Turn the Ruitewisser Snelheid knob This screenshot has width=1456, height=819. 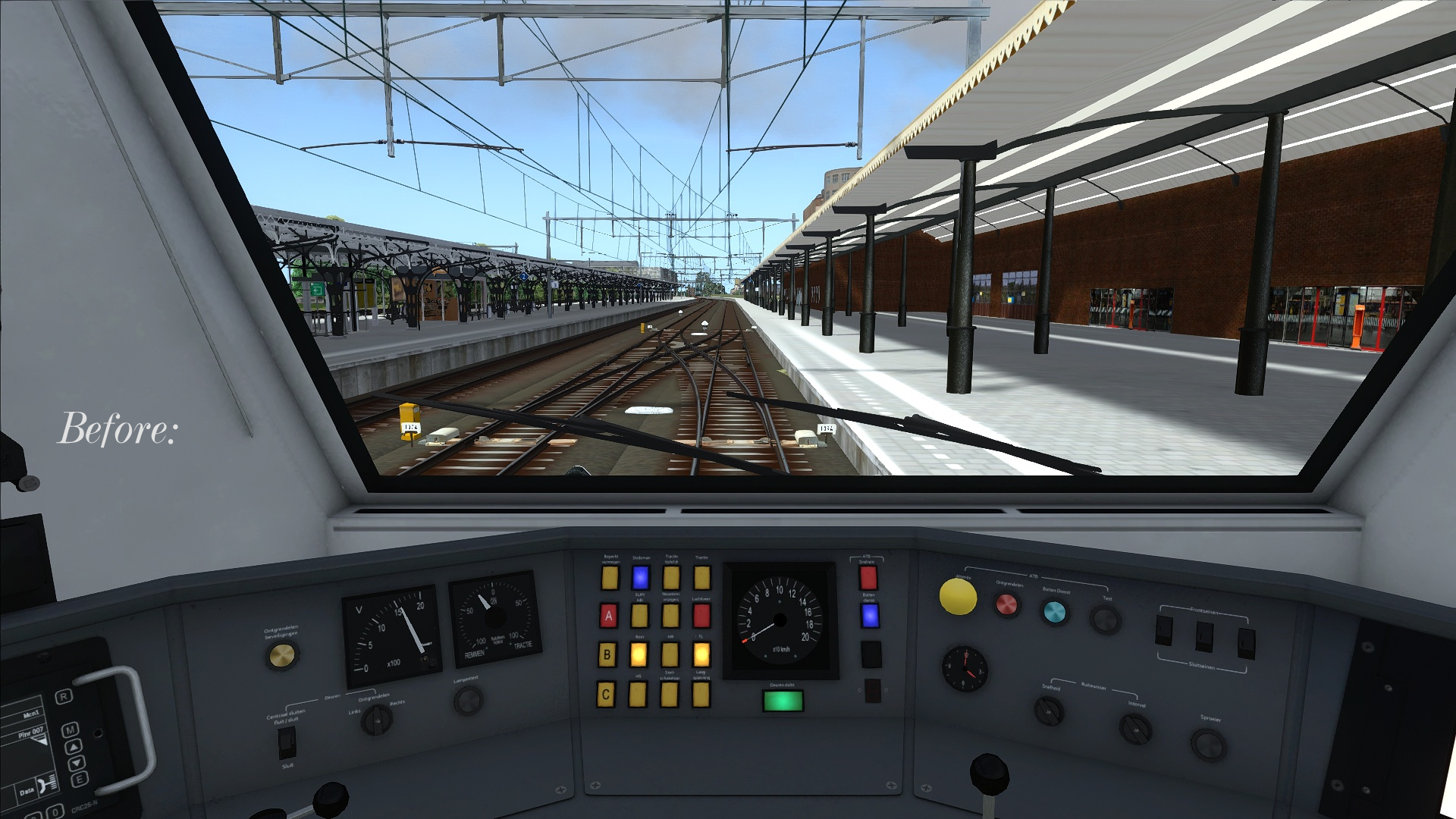[x=1050, y=711]
